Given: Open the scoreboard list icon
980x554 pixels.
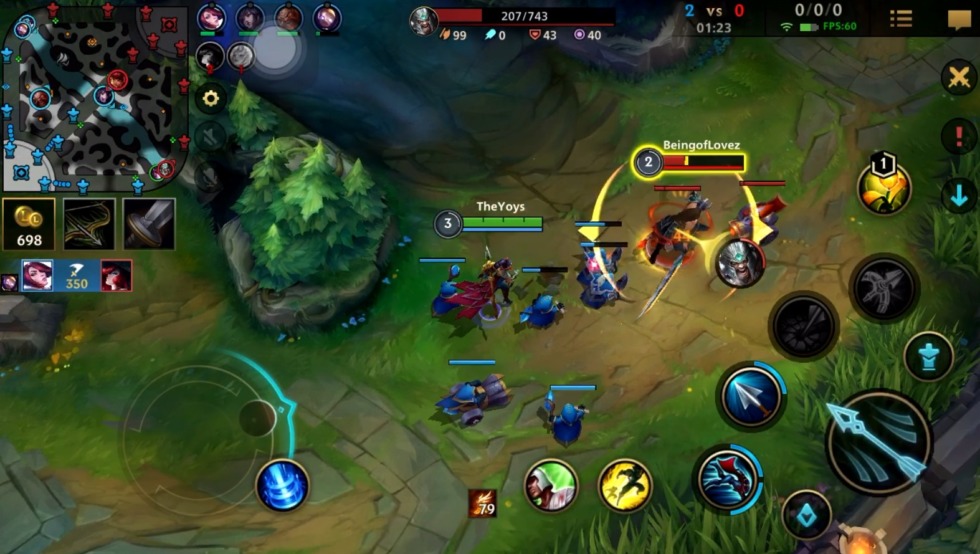Looking at the screenshot, I should [x=901, y=19].
